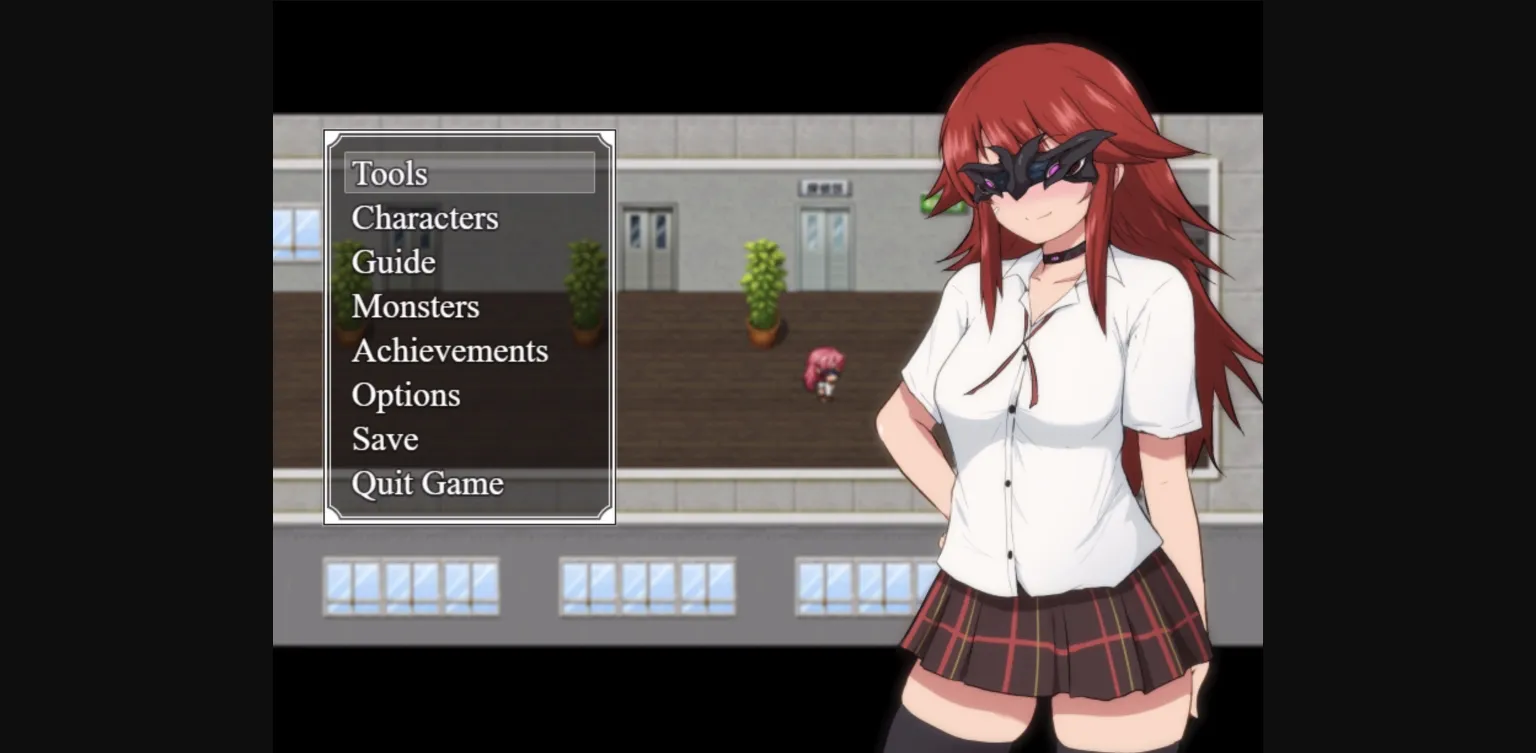View the Monsters list

[415, 306]
